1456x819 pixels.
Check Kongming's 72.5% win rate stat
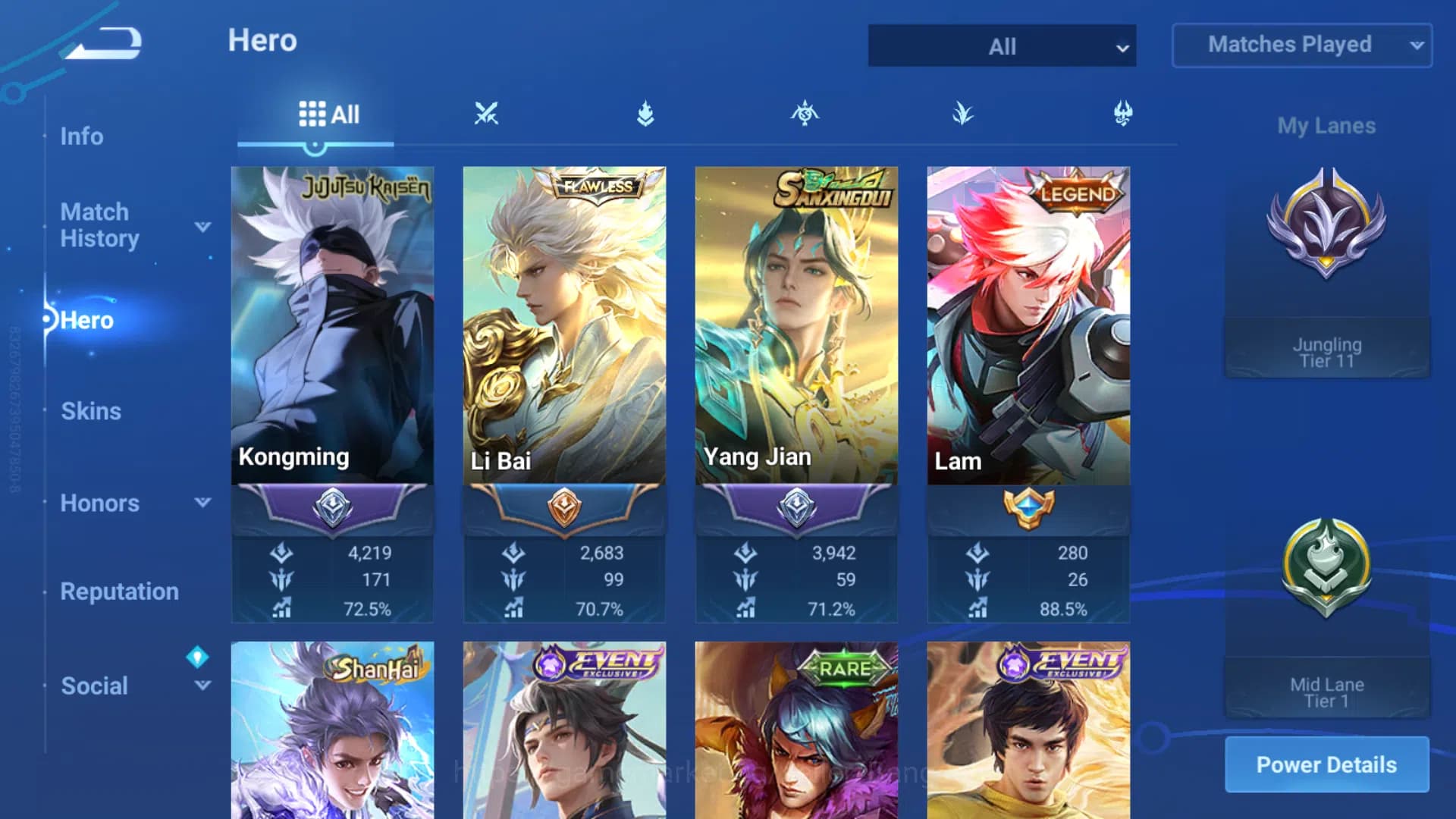pyautogui.click(x=371, y=607)
